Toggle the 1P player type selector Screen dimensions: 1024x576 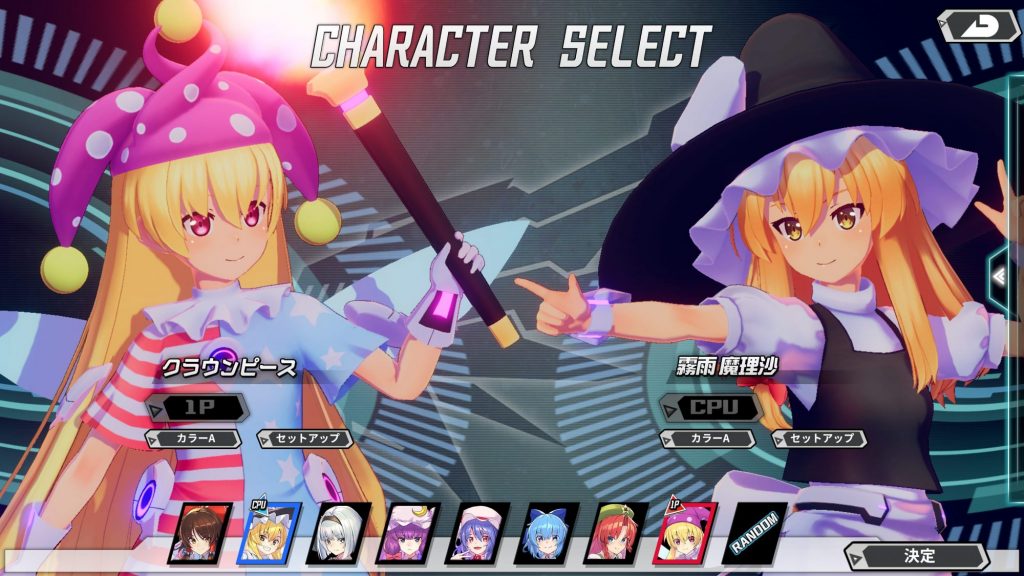[197, 407]
